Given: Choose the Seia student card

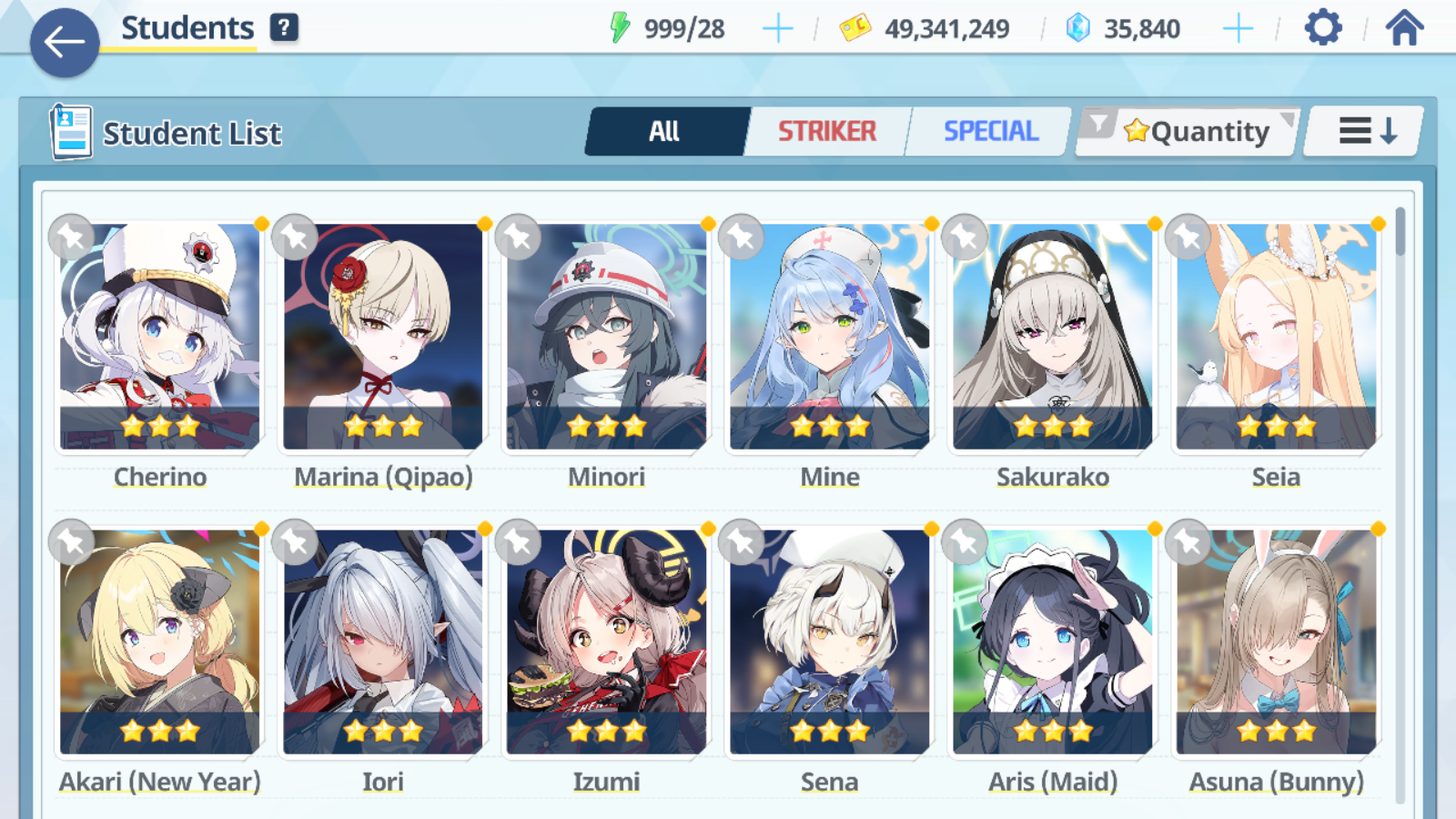Looking at the screenshot, I should pyautogui.click(x=1276, y=337).
